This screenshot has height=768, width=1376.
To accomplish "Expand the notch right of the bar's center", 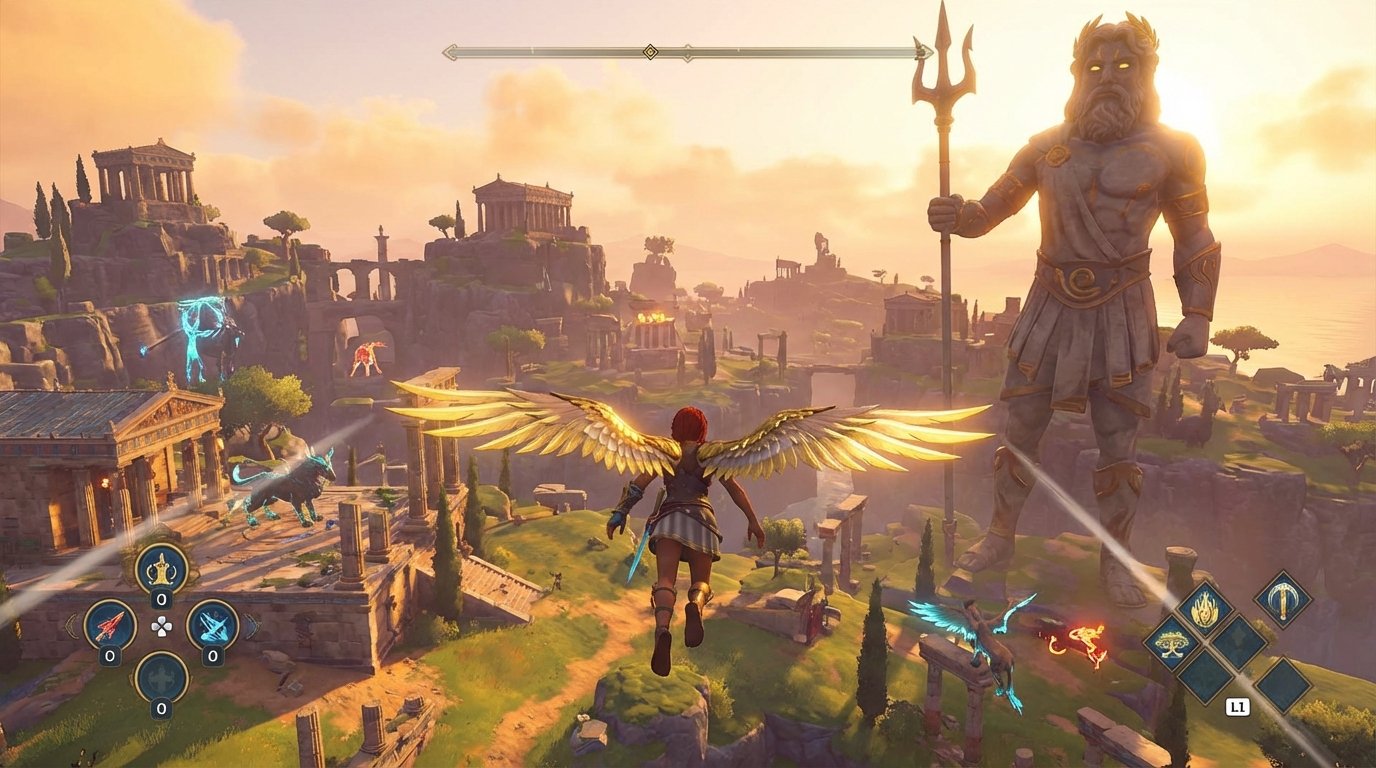I will [687, 51].
